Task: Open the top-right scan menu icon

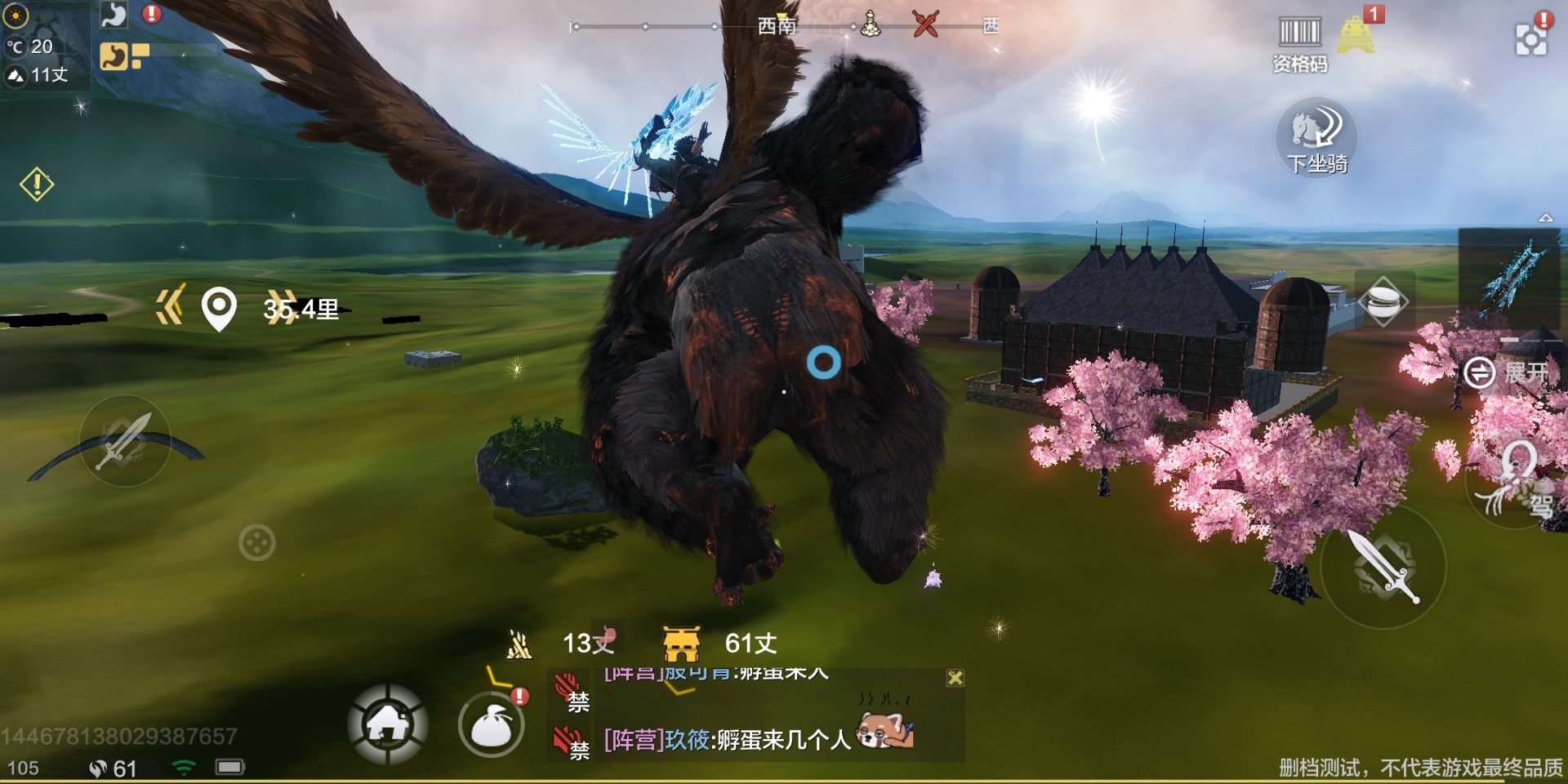Action: pos(1531,38)
